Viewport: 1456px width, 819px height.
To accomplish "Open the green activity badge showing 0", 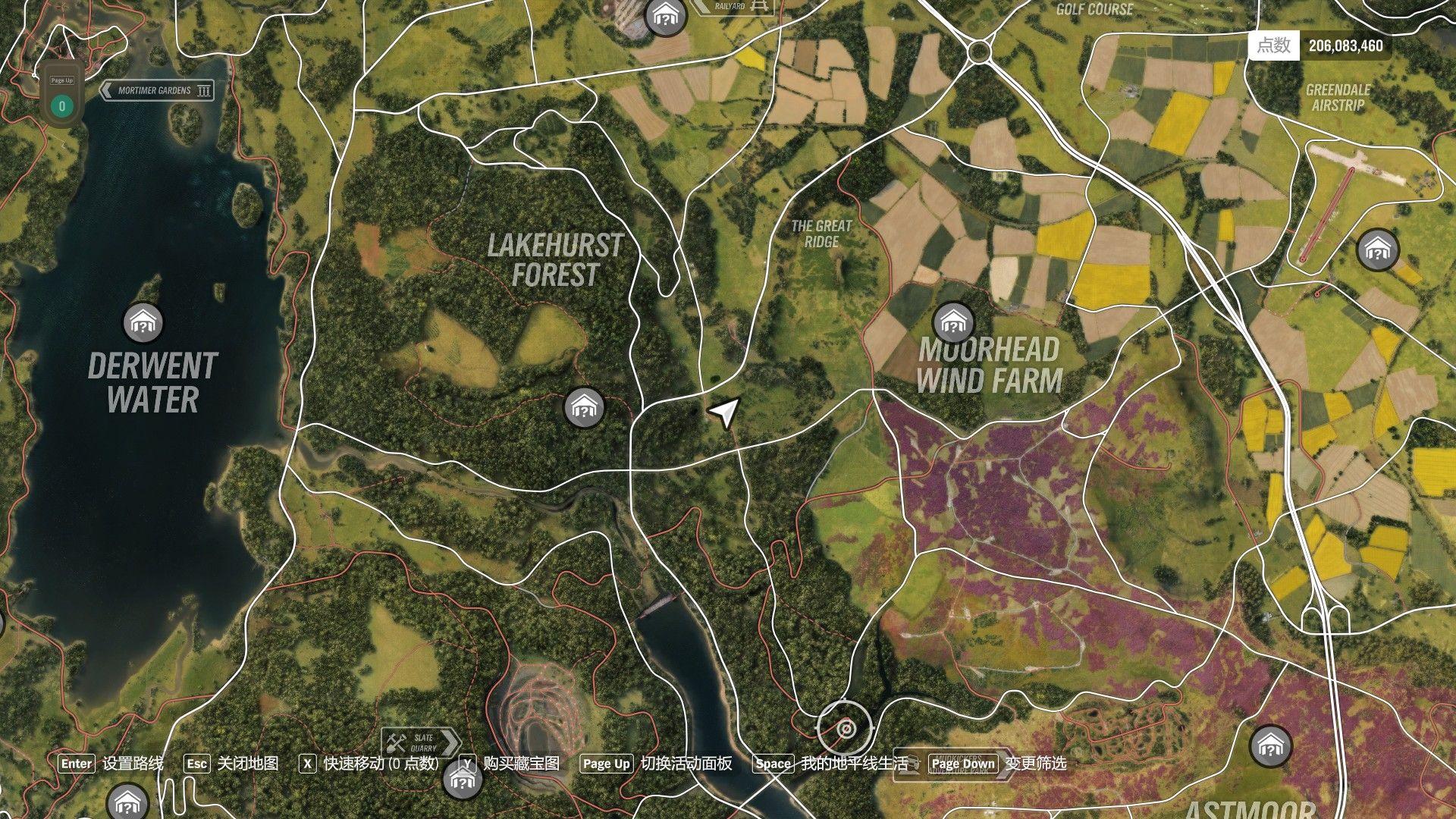I will 62,106.
